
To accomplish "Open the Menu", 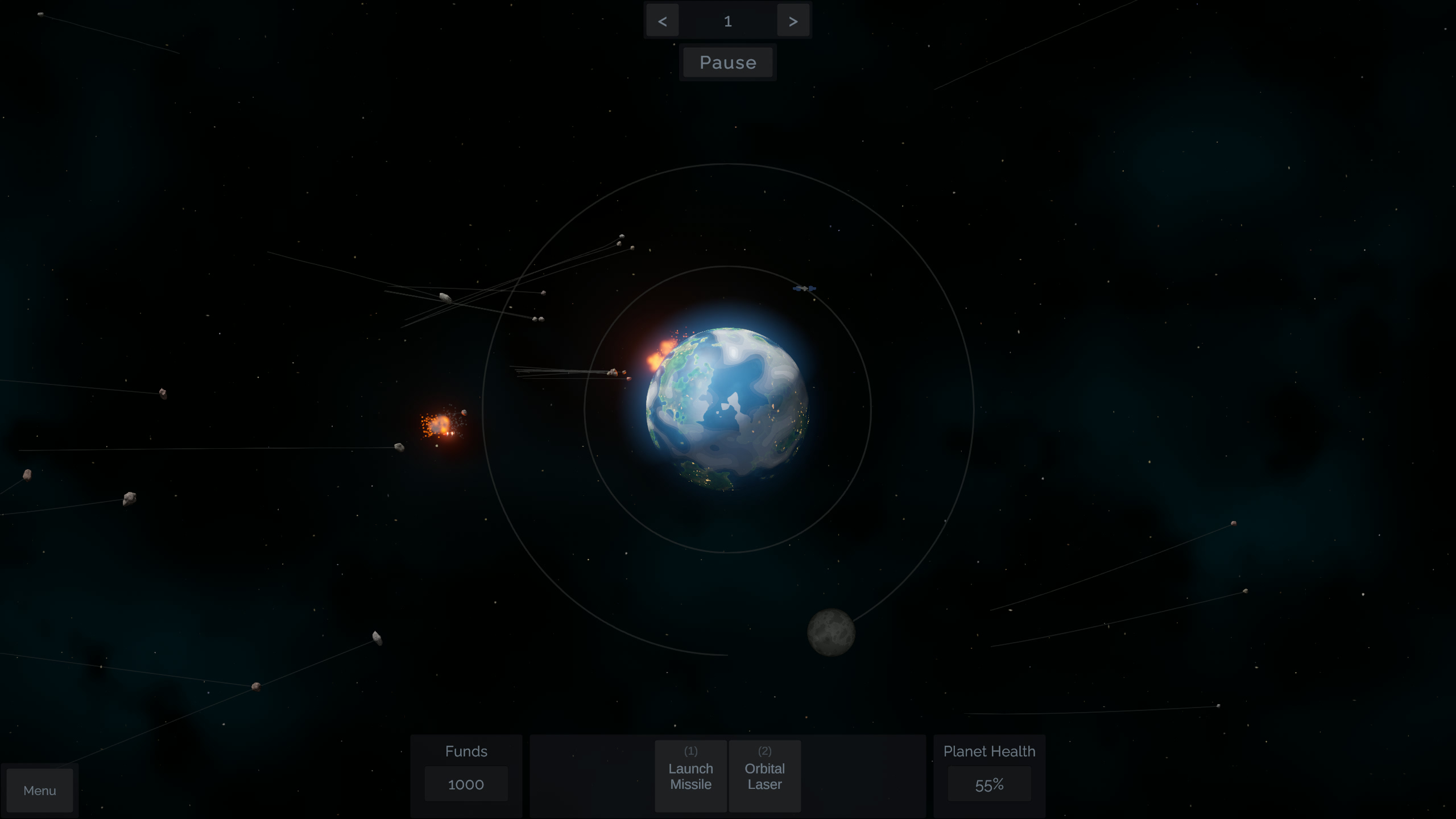I will [x=39, y=790].
